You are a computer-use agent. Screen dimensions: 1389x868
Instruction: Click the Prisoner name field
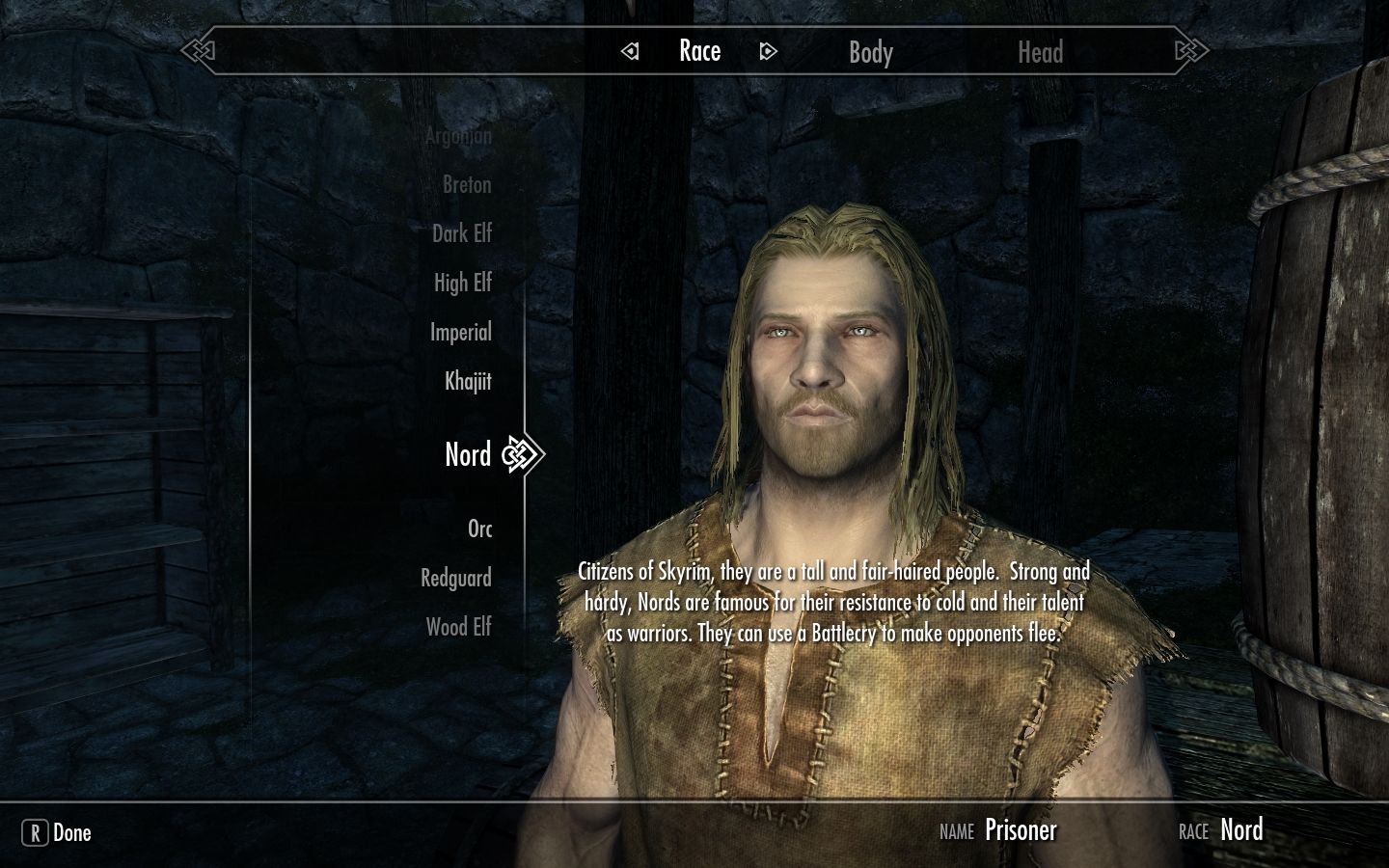(1021, 829)
